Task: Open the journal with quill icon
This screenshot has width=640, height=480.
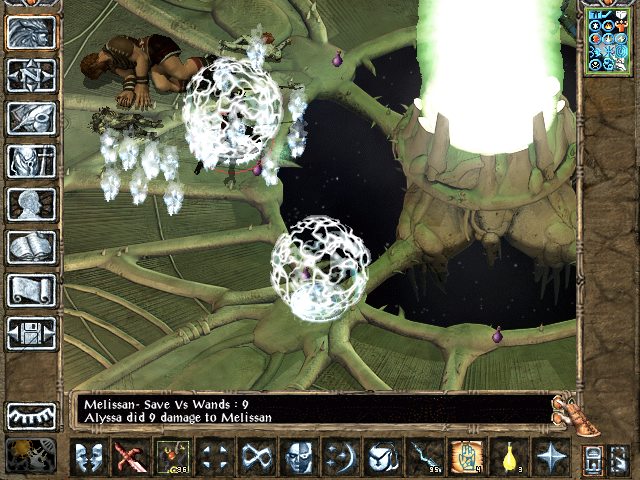Action: pos(31,117)
